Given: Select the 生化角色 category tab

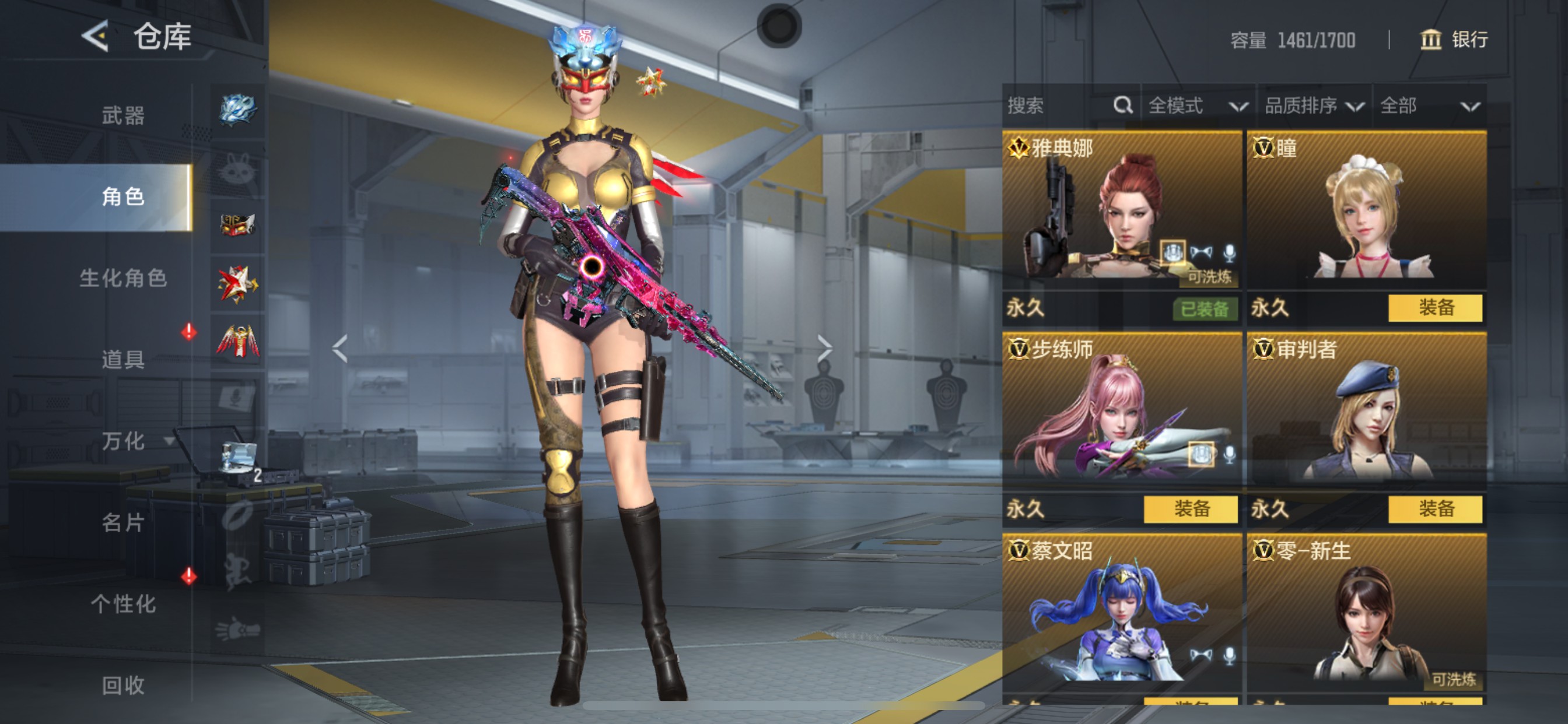Looking at the screenshot, I should (123, 278).
